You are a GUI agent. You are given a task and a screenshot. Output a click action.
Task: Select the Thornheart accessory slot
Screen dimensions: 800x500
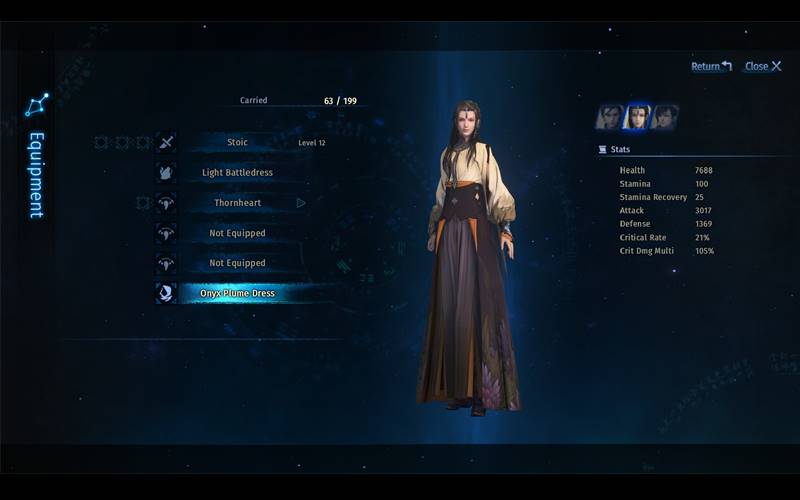point(237,203)
